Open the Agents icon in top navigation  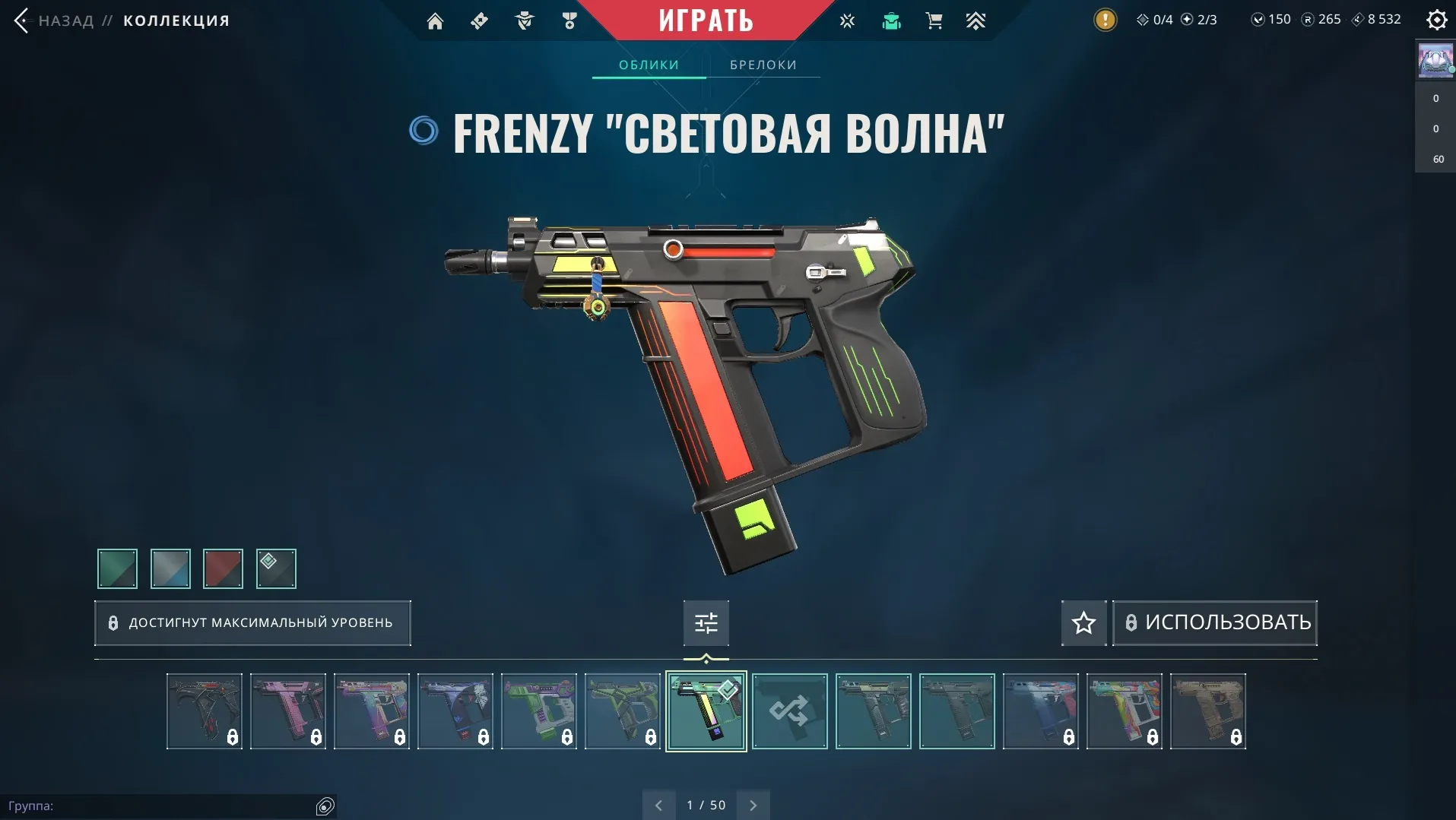[x=525, y=21]
